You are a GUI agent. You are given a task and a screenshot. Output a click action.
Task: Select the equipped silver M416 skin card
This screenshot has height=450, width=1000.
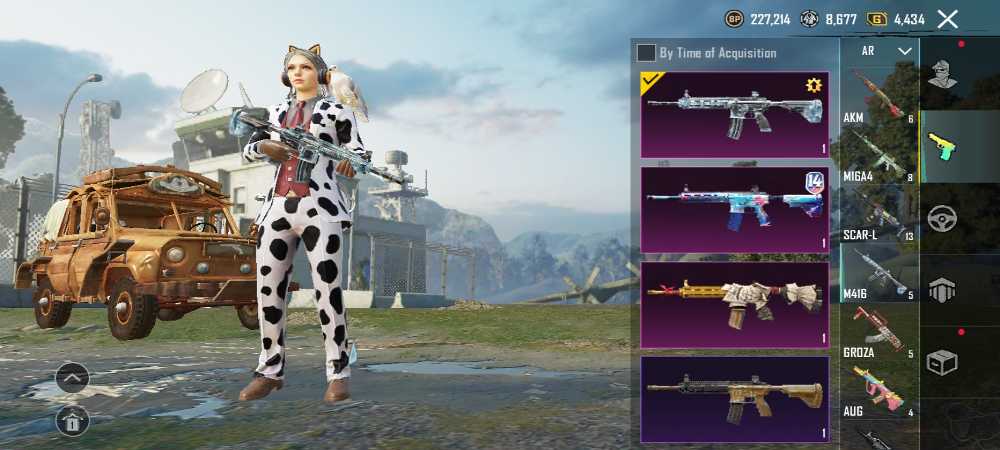734,113
